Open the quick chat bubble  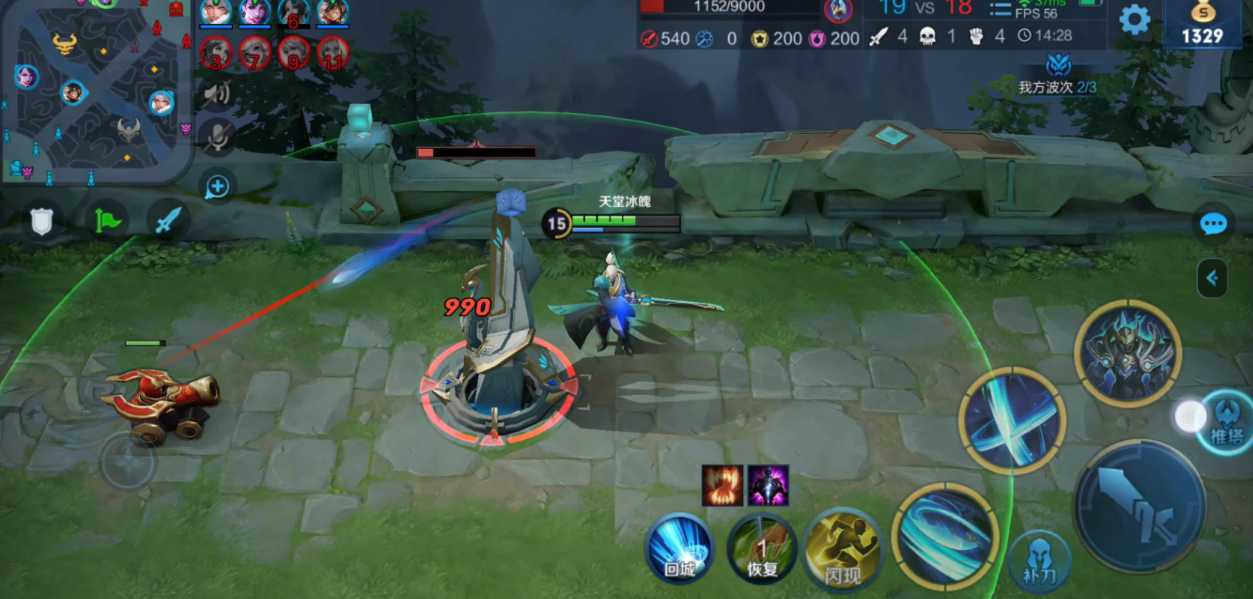point(1213,224)
